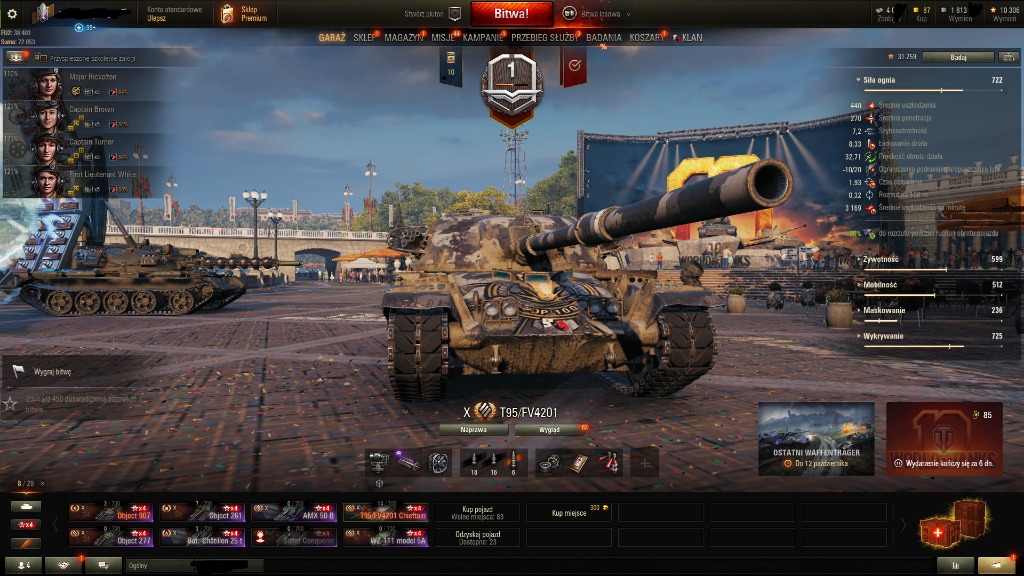
Task: Click the Badaj research button
Action: (957, 57)
